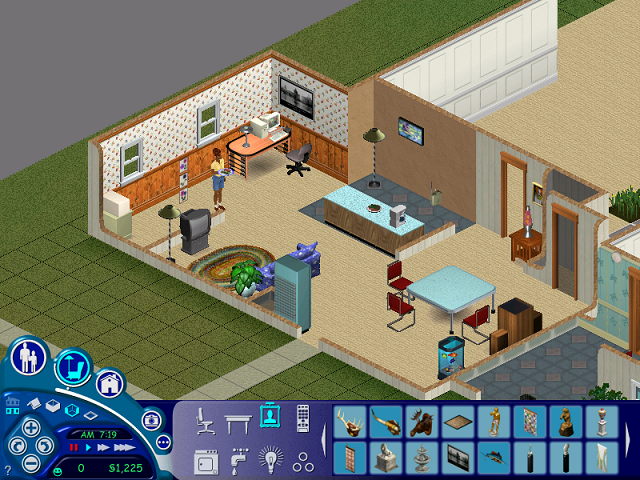Pick the golden standing statue item

[x=494, y=422]
